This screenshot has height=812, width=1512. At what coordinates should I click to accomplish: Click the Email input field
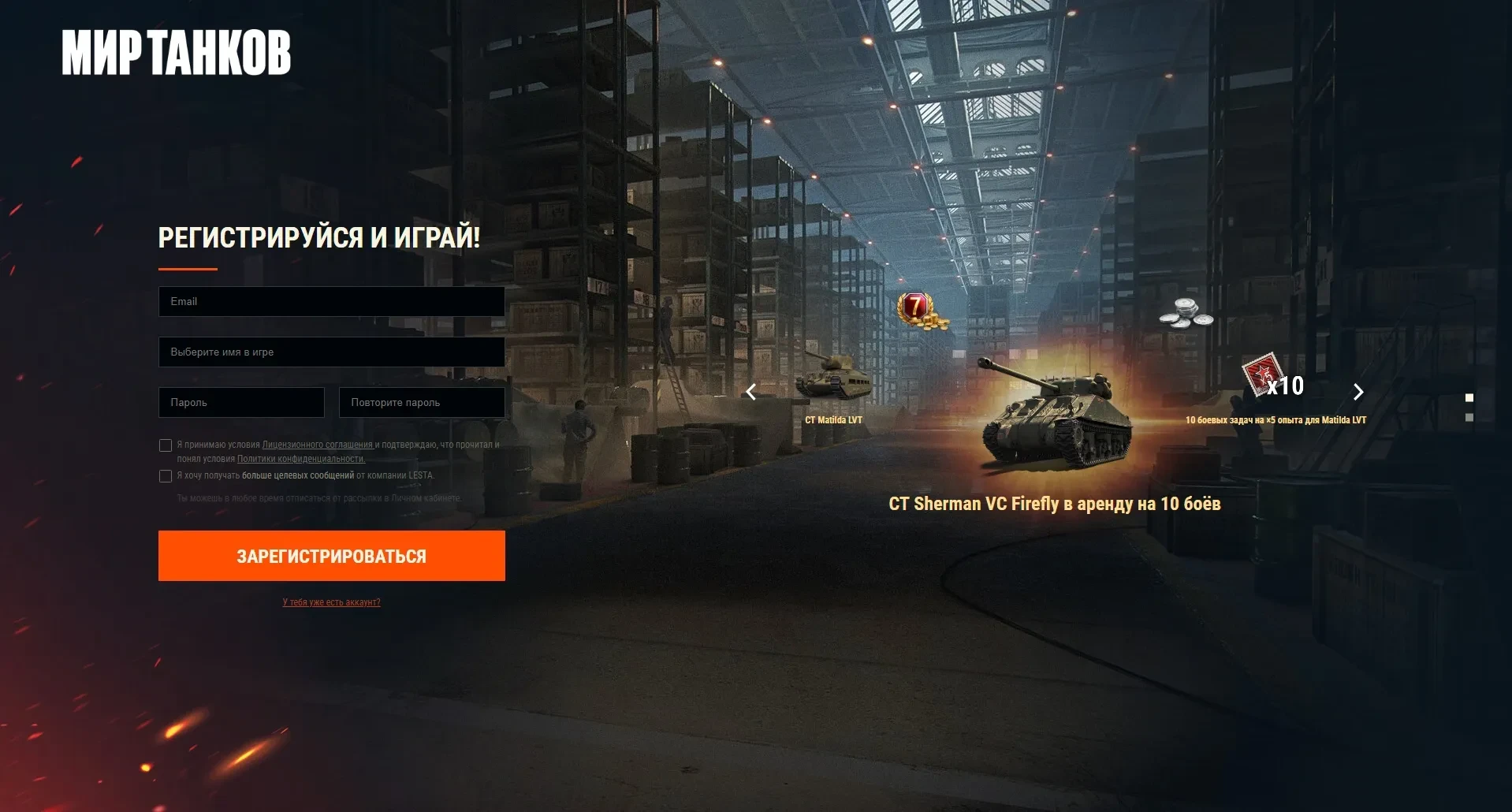coord(331,301)
